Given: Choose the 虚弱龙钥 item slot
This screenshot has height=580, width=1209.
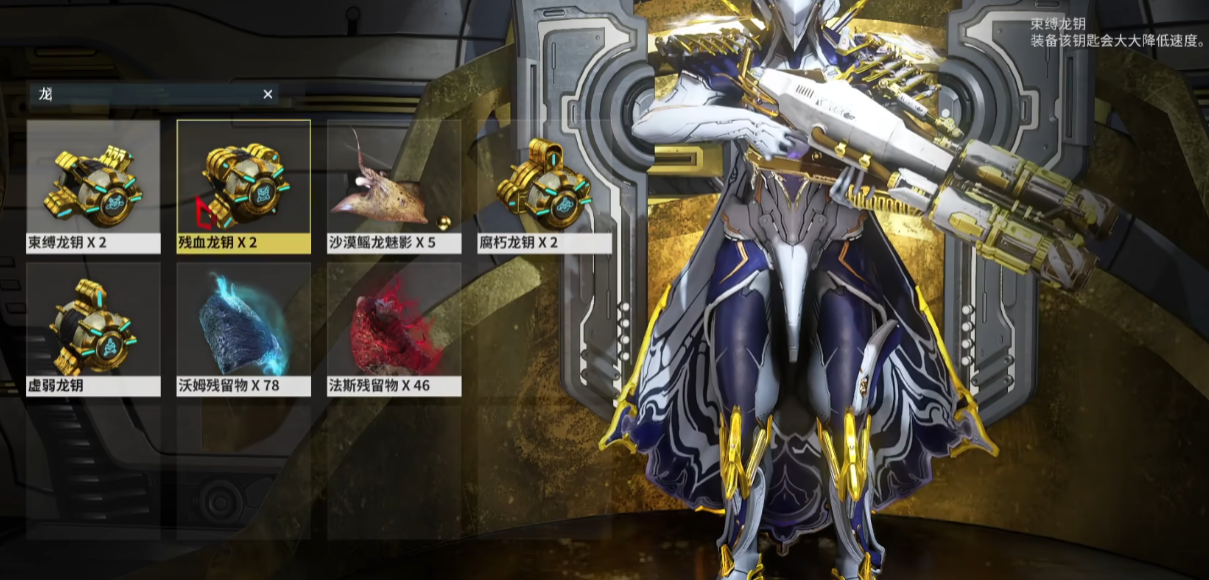Looking at the screenshot, I should [93, 329].
